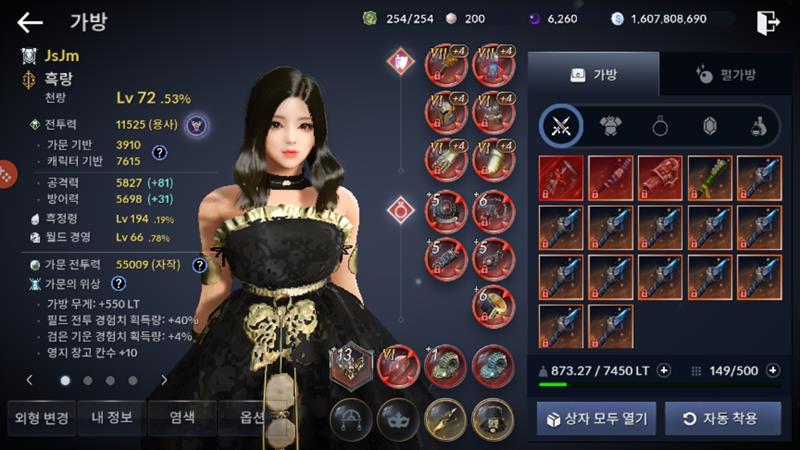Open the 외형 변경 appearance menu

click(39, 418)
